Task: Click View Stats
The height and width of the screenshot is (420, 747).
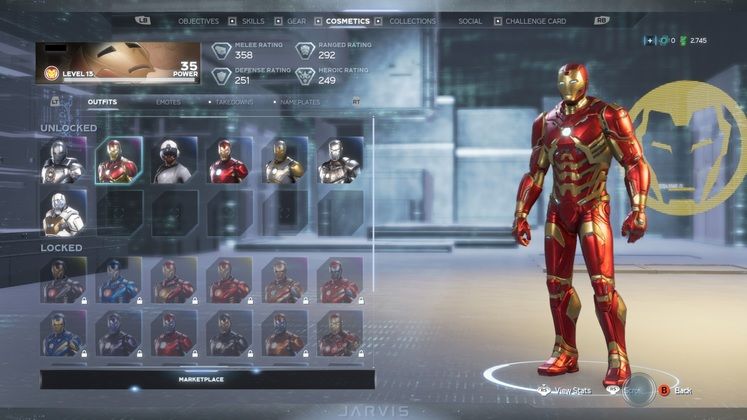Action: [x=568, y=390]
